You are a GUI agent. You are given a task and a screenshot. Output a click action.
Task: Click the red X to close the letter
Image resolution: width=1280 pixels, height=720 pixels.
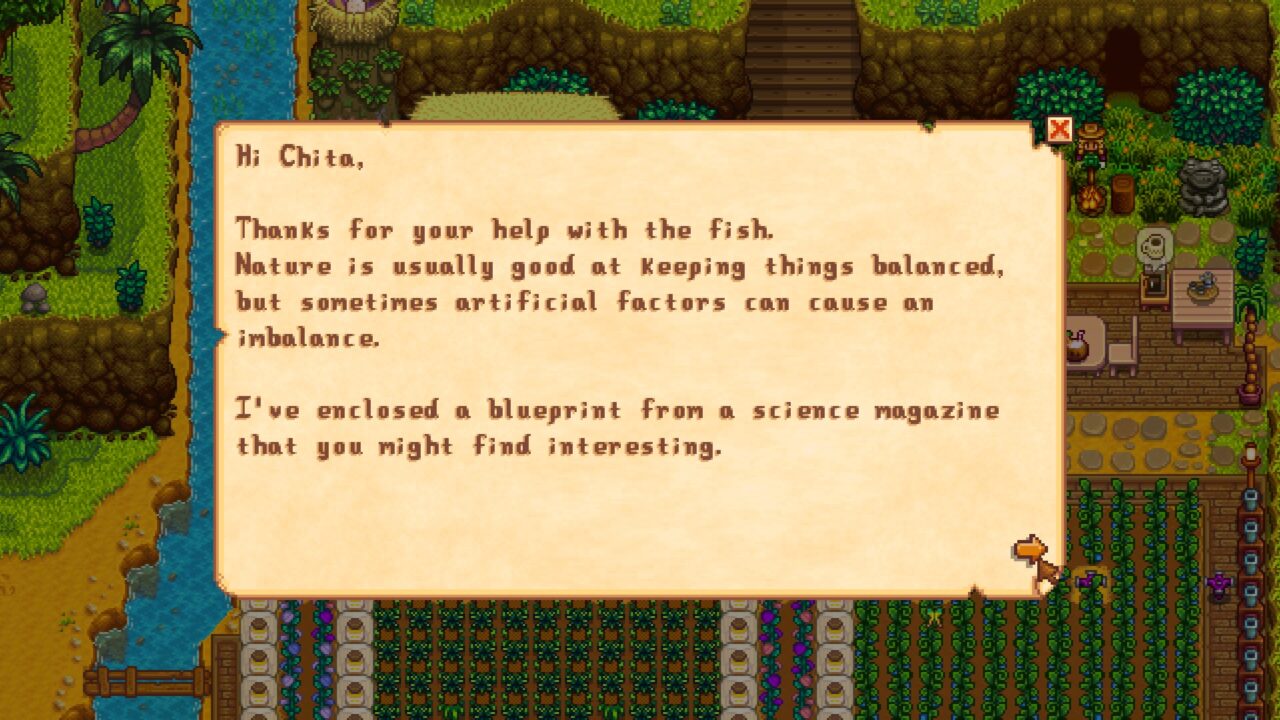[x=1058, y=129]
